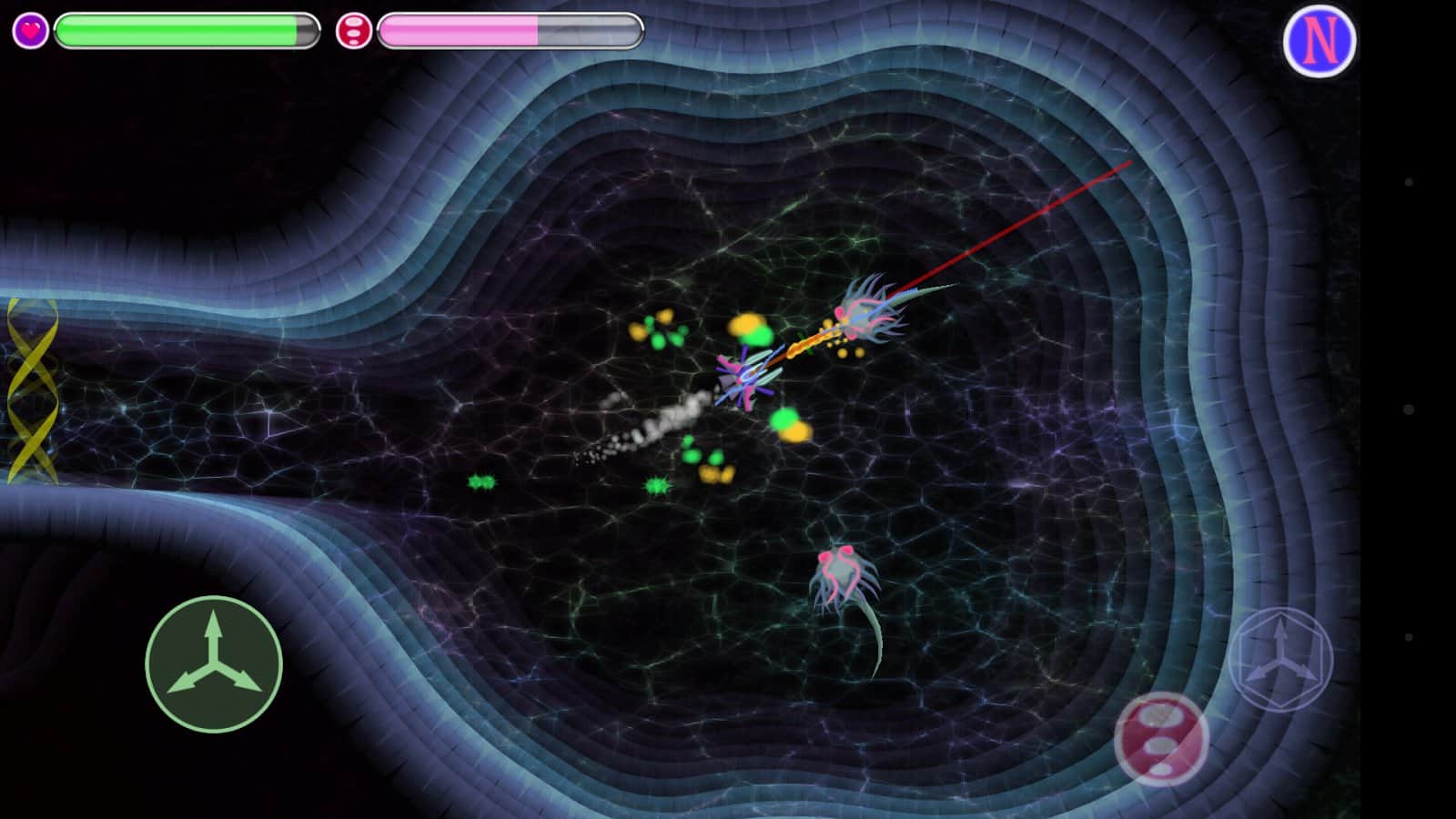The width and height of the screenshot is (1456, 819).
Task: Tap the round N button
Action: (1319, 41)
